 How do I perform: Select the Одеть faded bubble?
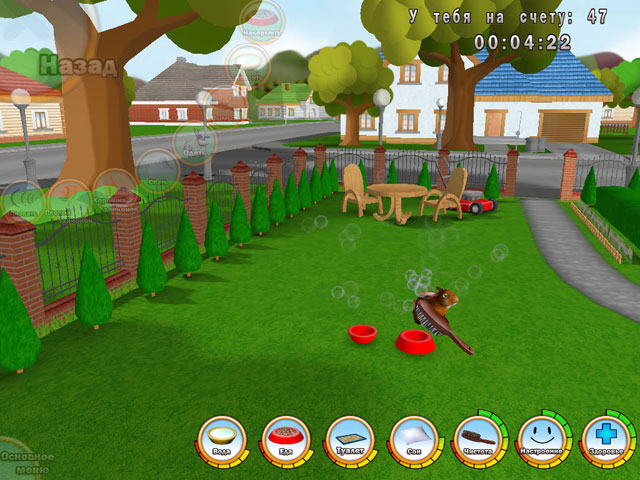point(194,143)
